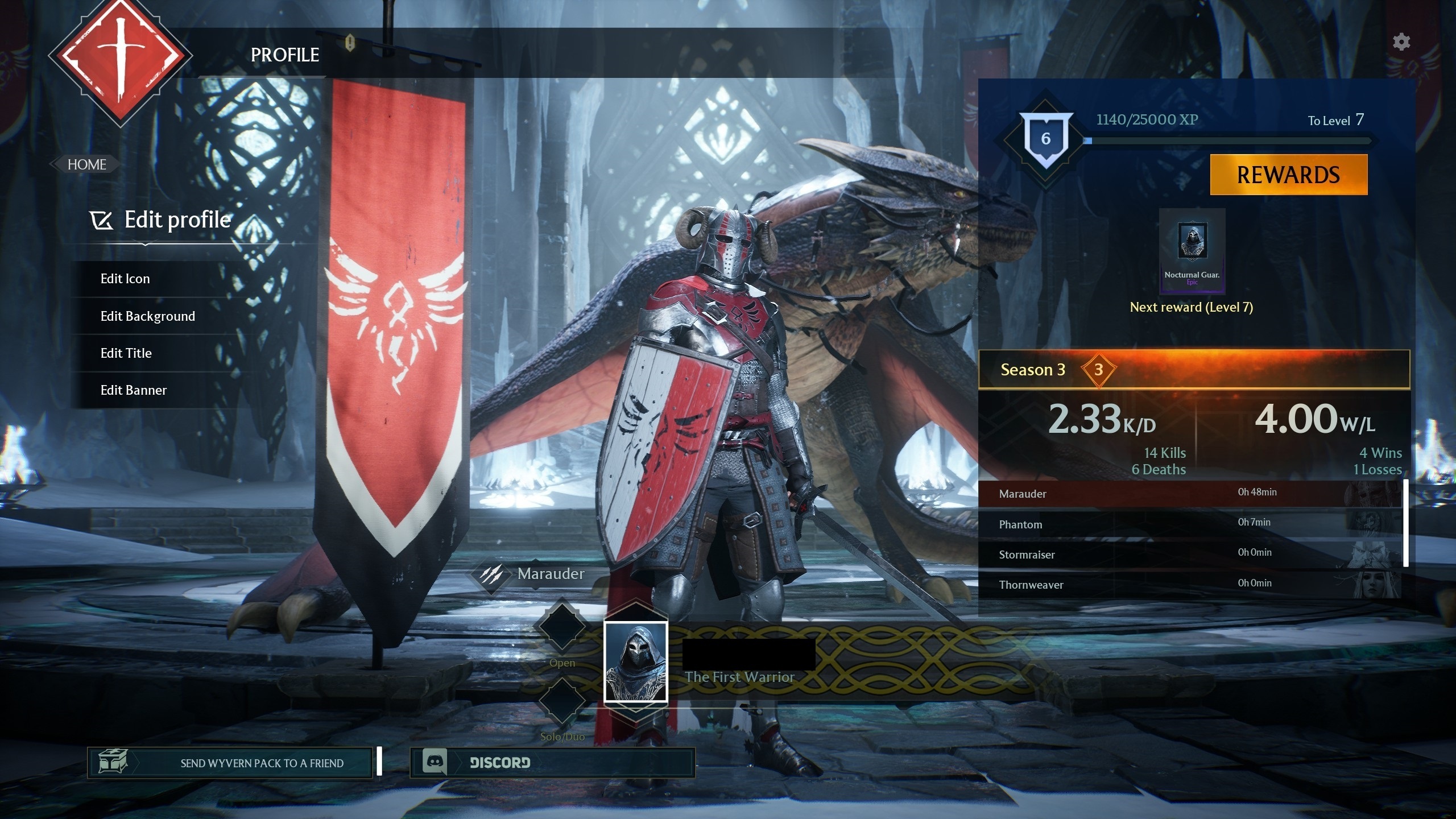The height and width of the screenshot is (819, 1456).
Task: Click the class stats list scrollbar
Action: tap(1406, 523)
